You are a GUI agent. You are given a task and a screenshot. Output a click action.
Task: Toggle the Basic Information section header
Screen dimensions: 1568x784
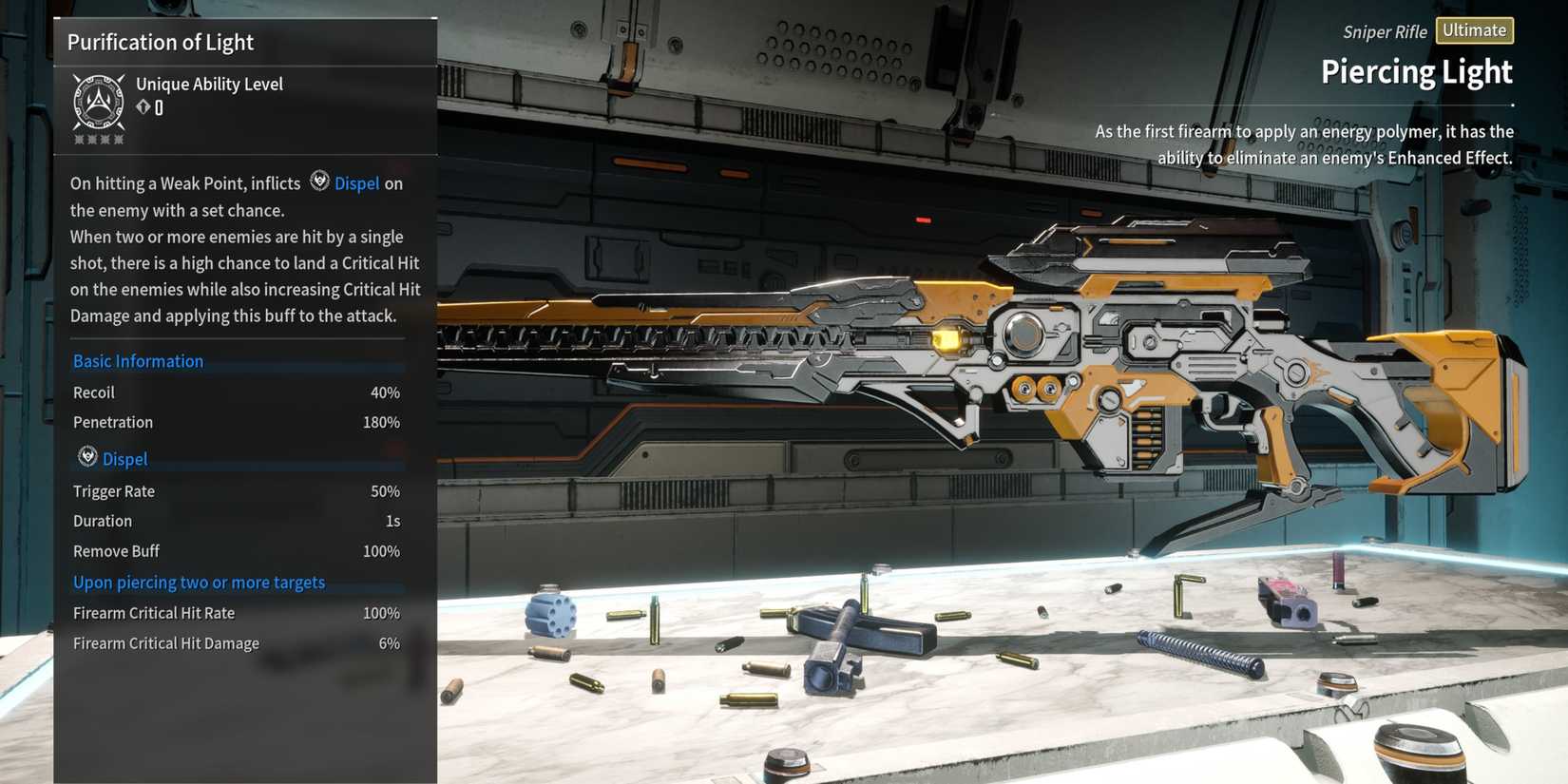[138, 360]
